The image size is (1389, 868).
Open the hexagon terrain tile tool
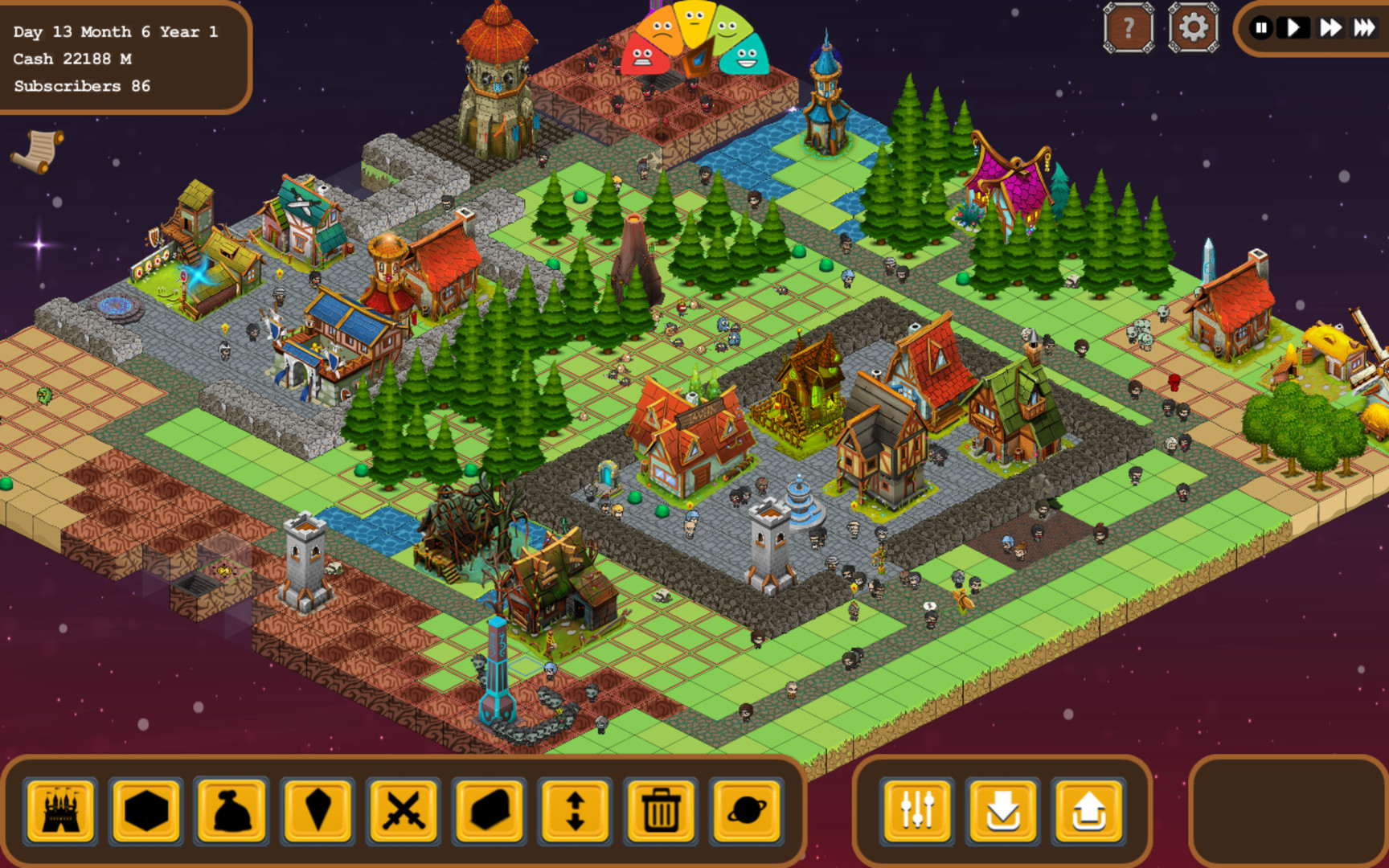click(146, 812)
